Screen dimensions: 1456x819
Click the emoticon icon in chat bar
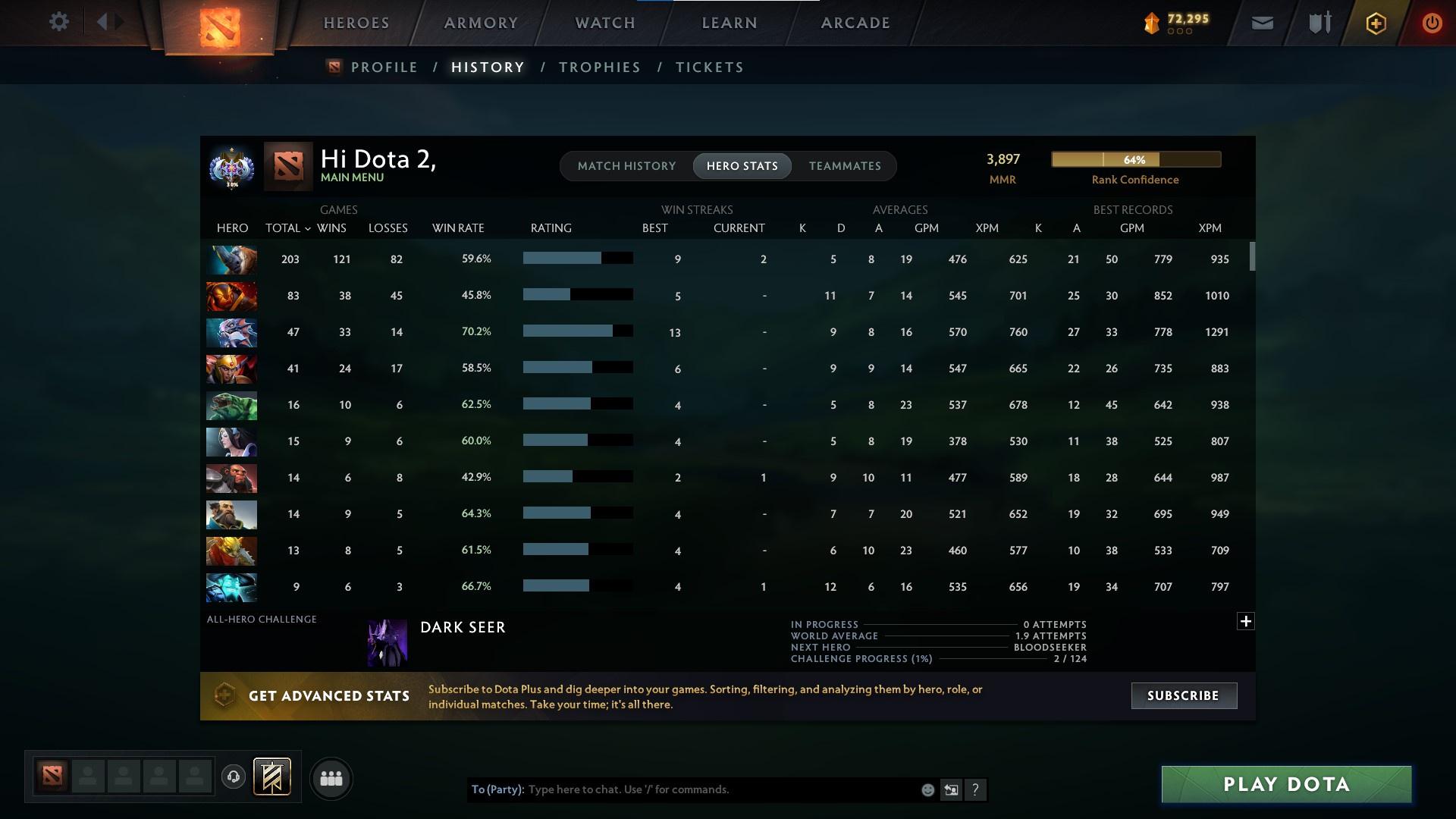point(927,789)
